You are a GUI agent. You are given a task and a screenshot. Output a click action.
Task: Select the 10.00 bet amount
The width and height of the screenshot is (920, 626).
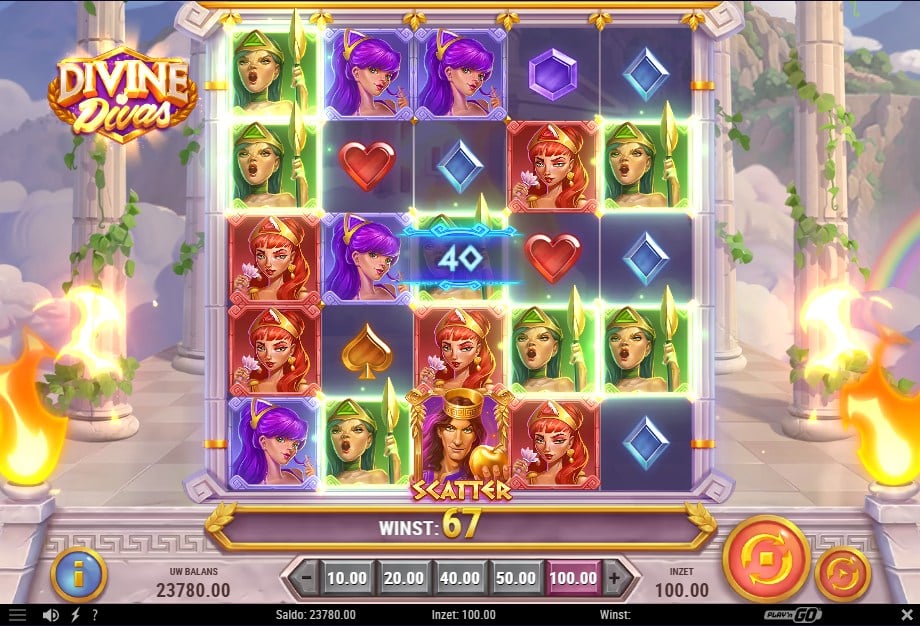coord(347,577)
